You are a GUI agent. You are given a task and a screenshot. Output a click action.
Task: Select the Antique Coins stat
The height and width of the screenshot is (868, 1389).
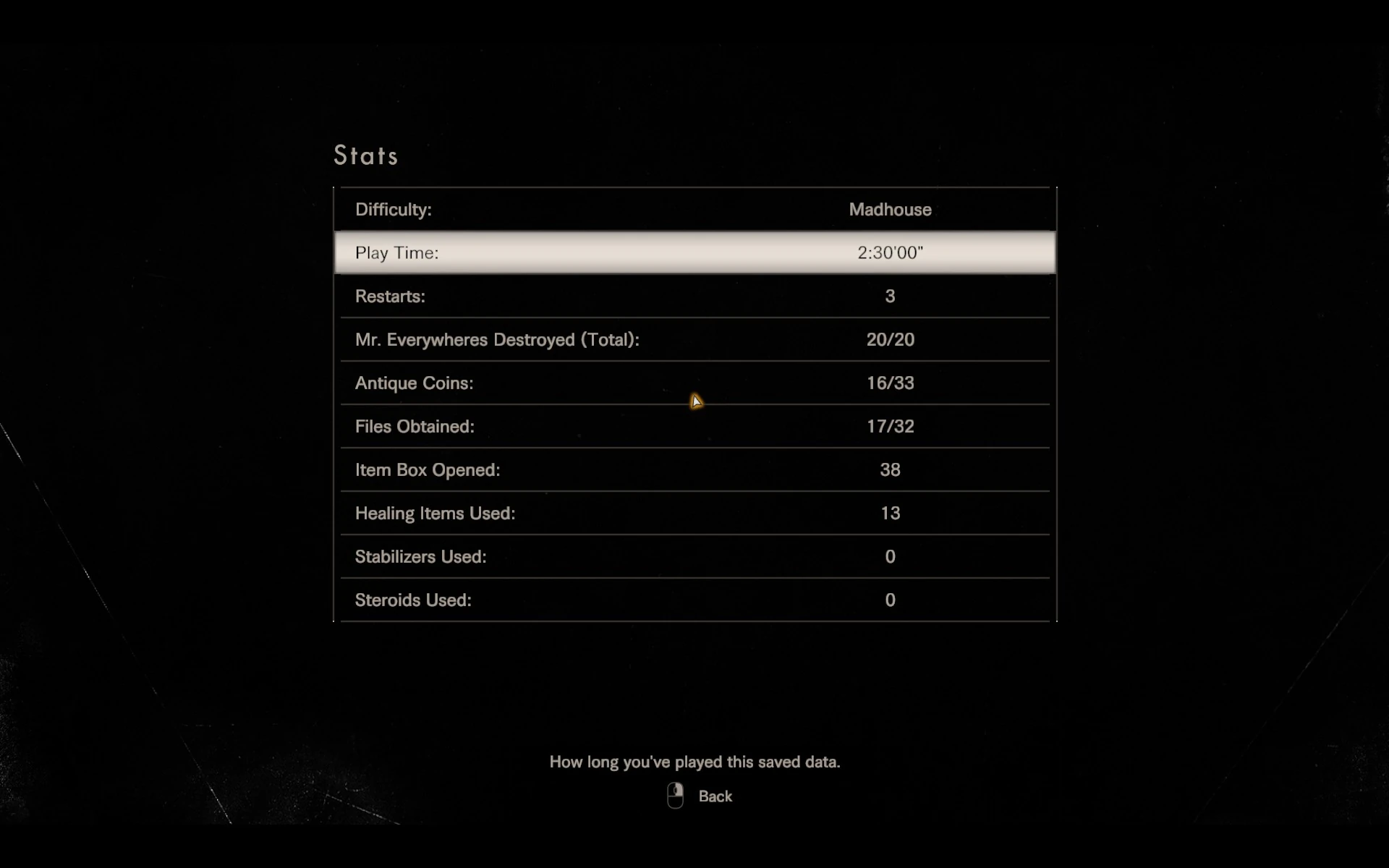pos(694,383)
